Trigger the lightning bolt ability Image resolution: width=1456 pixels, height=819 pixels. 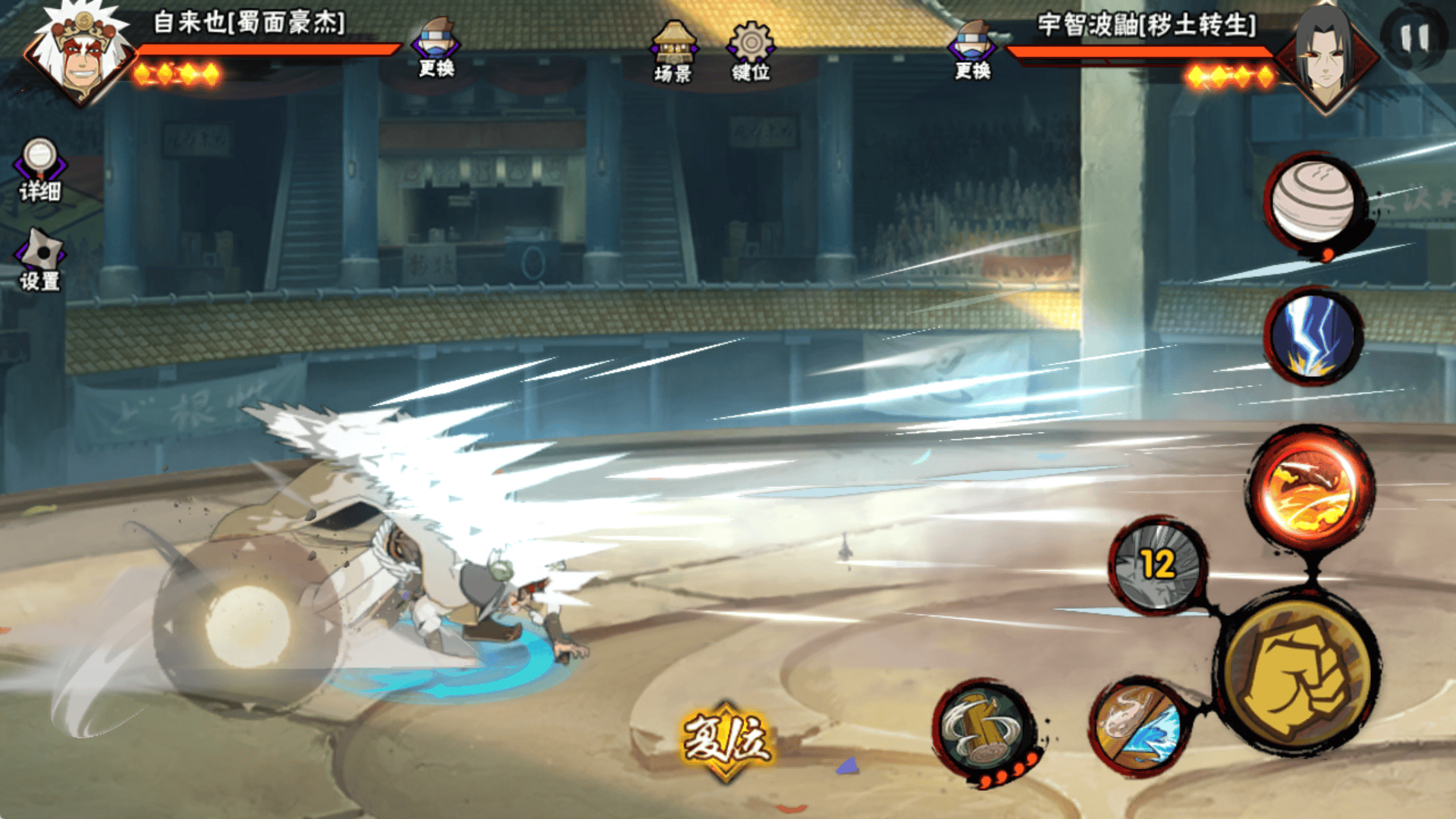pos(1313,335)
